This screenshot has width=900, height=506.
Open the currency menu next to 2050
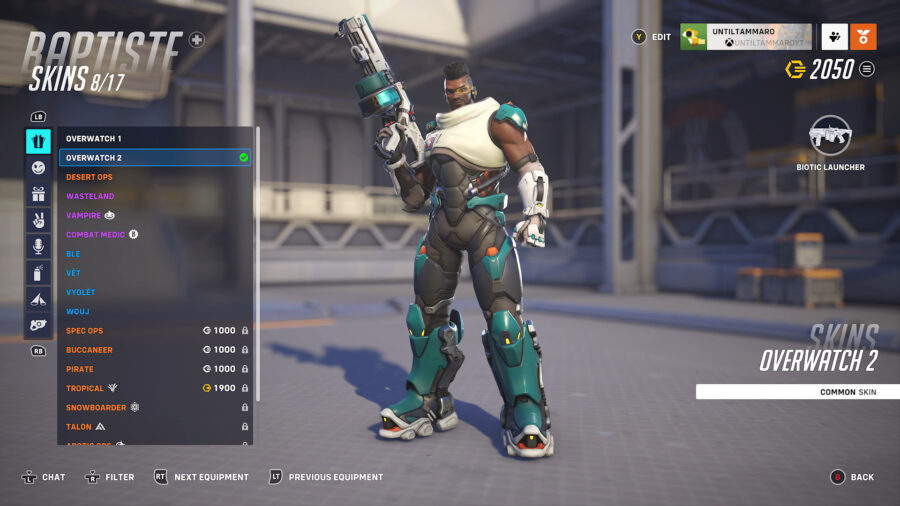[867, 69]
